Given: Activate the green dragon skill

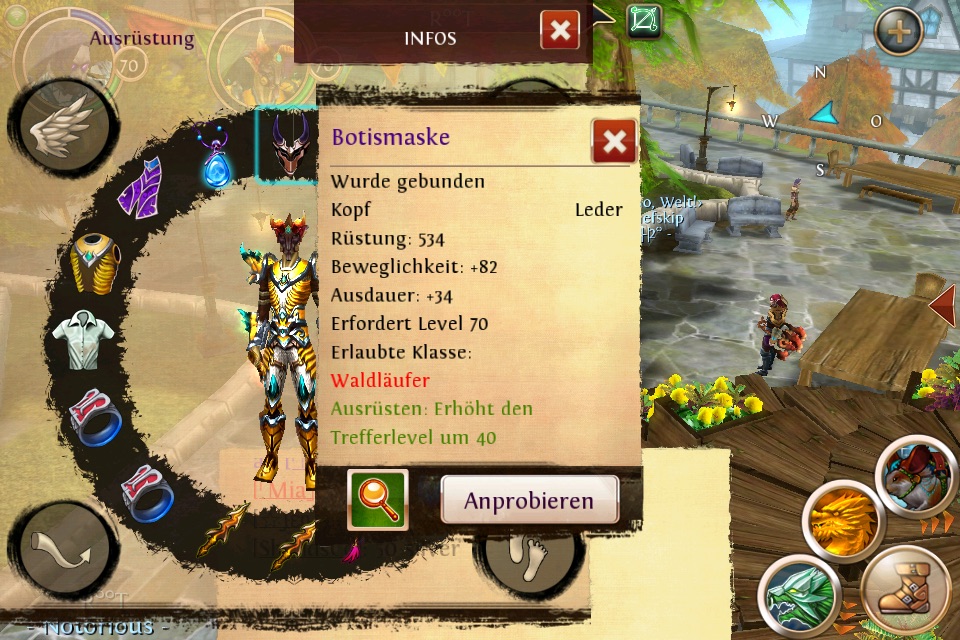Looking at the screenshot, I should coord(796,595).
